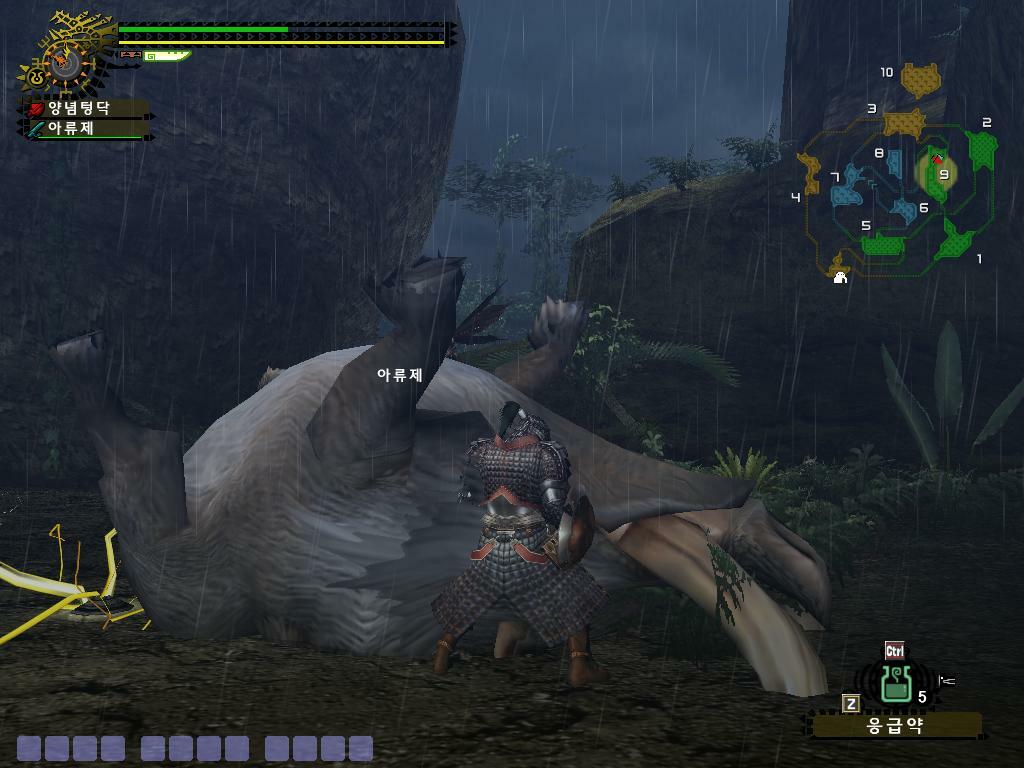Select the first-aid potion item icon

tap(895, 683)
